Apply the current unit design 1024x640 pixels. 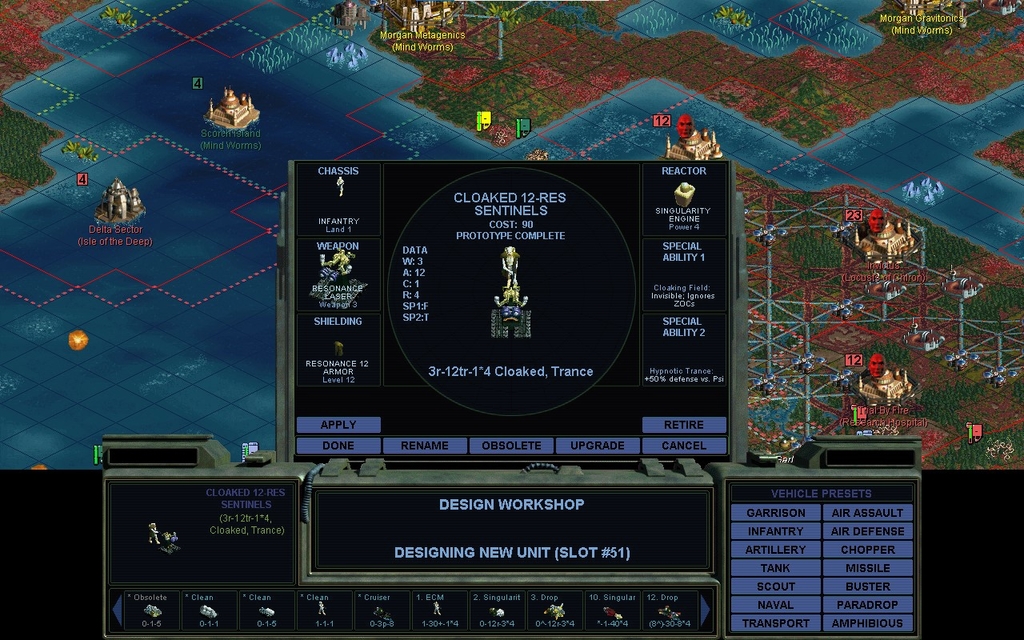[338, 425]
